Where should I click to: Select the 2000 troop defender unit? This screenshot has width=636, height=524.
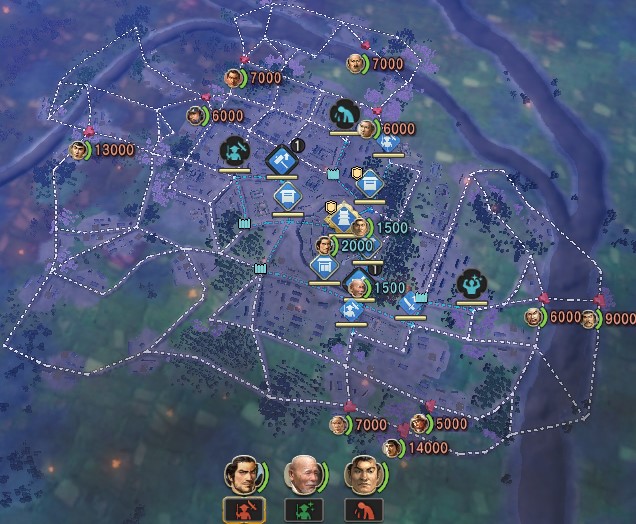click(x=326, y=246)
